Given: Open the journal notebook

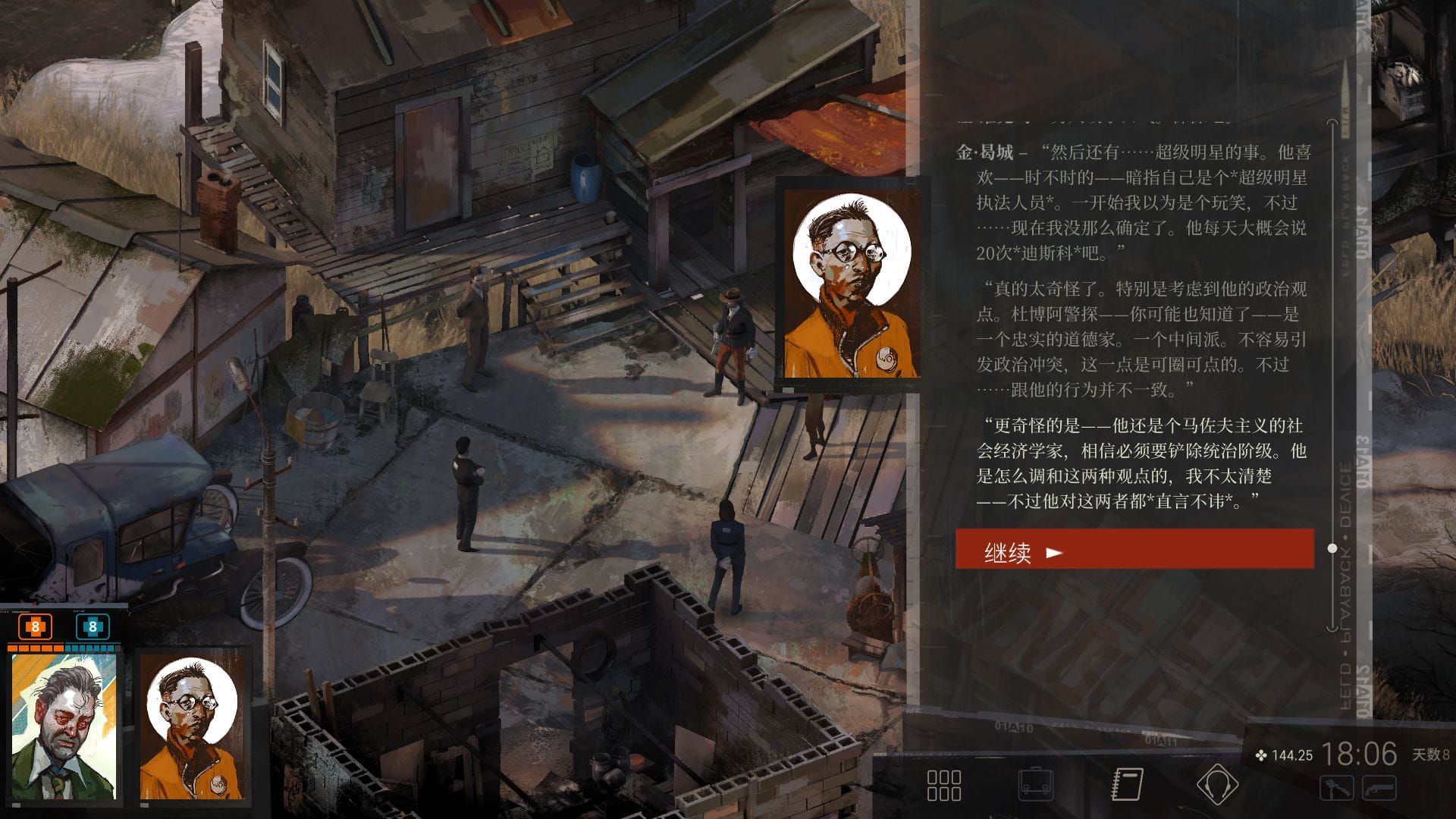Looking at the screenshot, I should pos(1127,785).
